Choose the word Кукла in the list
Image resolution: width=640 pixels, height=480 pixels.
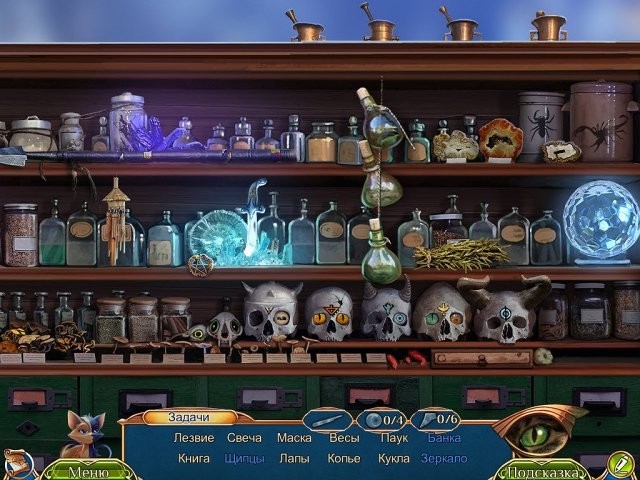click(x=394, y=459)
